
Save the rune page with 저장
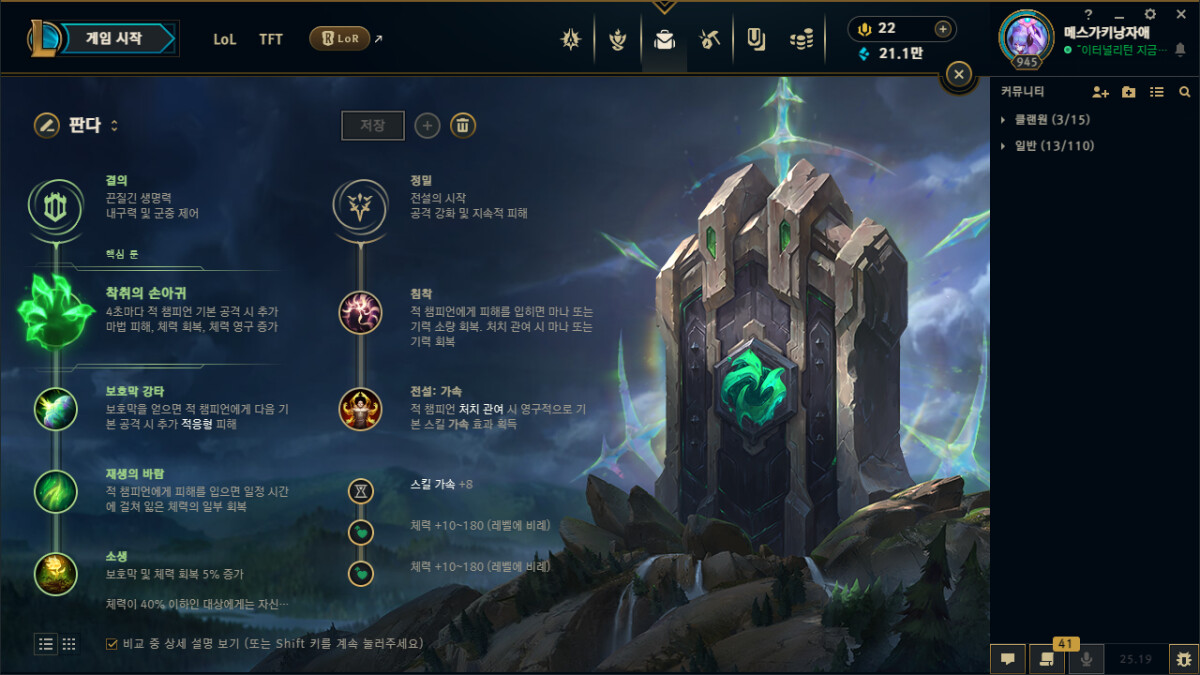(x=373, y=126)
